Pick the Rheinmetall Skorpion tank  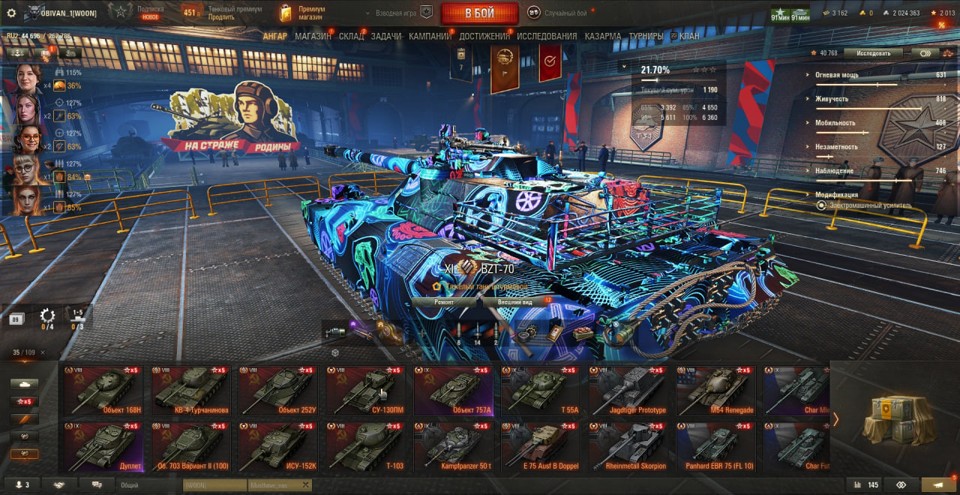click(x=628, y=445)
